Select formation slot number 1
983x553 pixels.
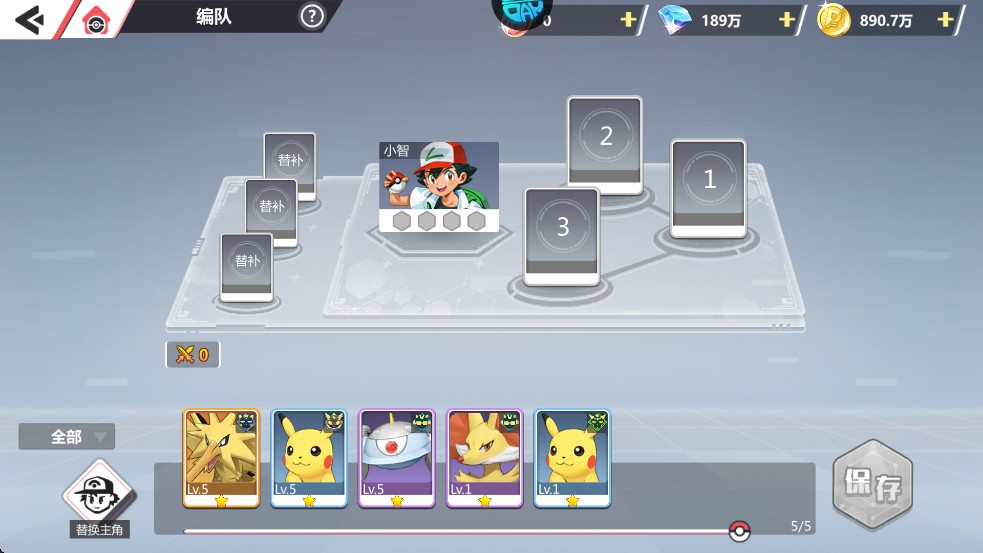tap(708, 187)
